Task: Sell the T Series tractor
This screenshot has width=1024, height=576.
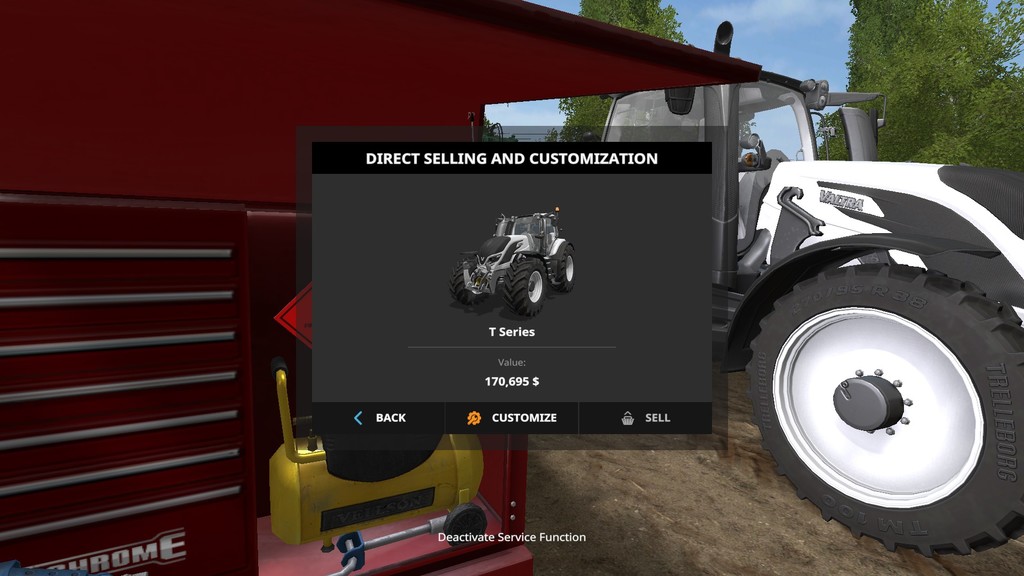Action: coord(645,418)
